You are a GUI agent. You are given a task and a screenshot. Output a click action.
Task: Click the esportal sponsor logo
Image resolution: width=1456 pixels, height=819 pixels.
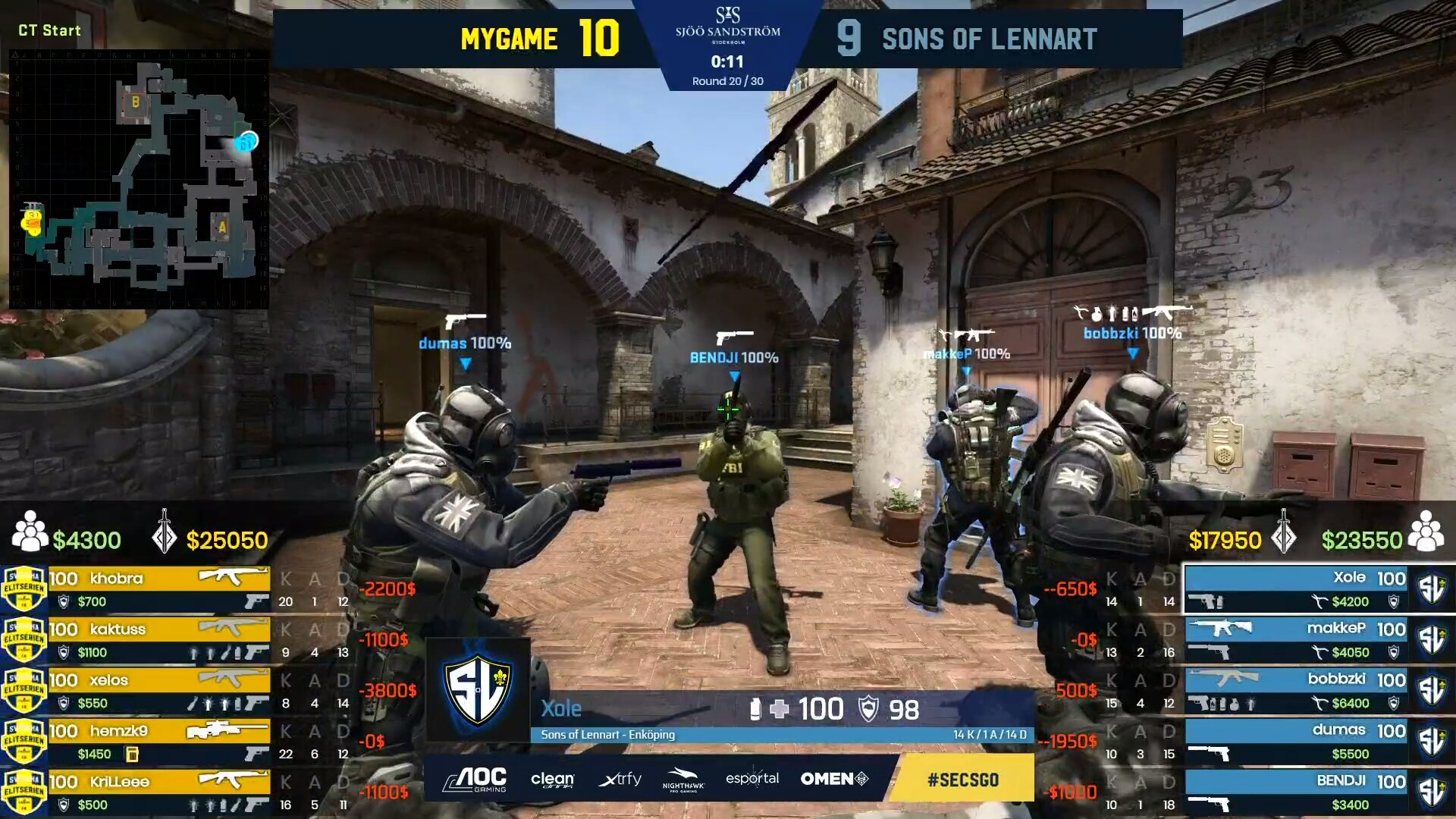click(753, 779)
